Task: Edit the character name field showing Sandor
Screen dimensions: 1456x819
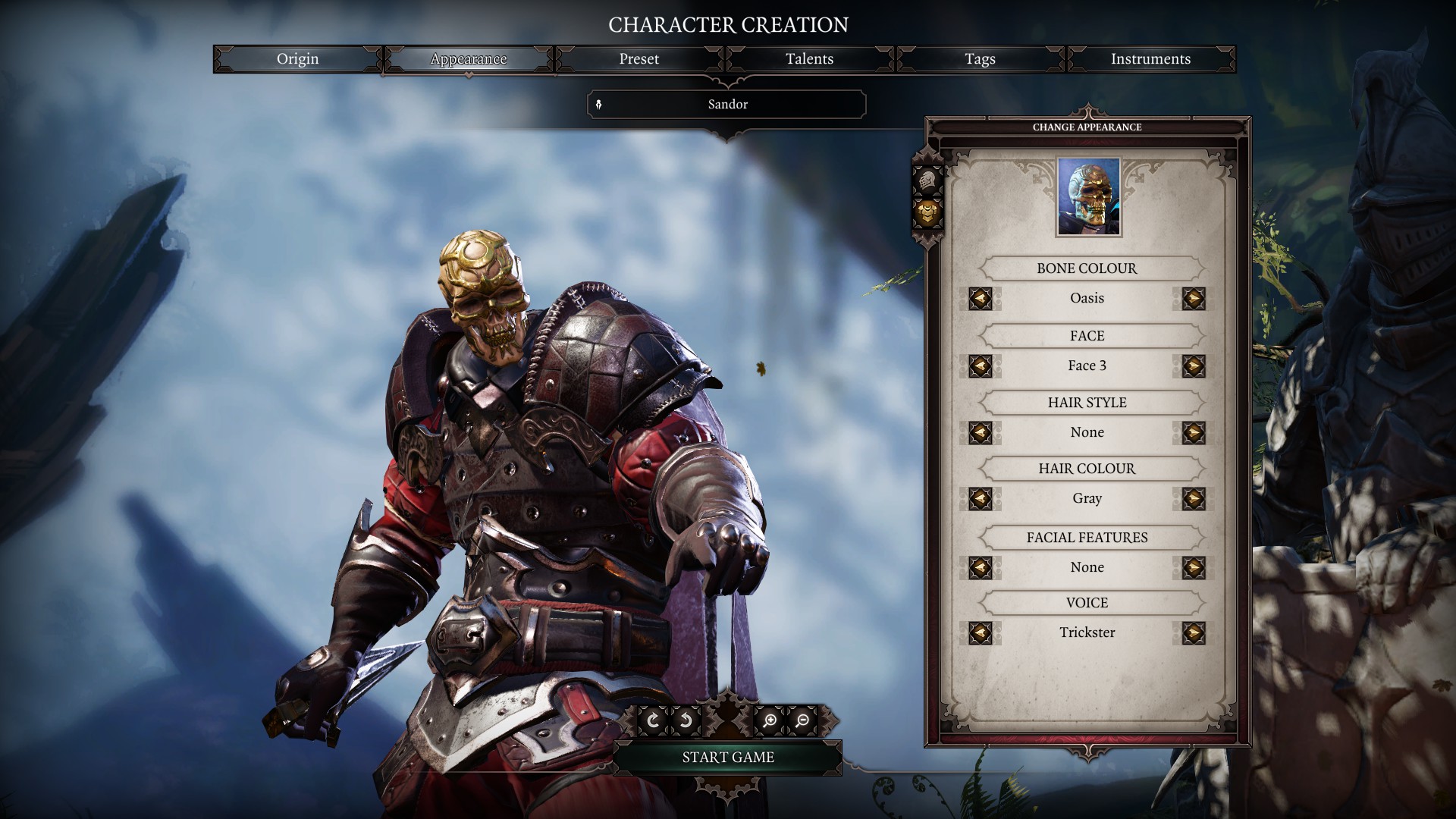Action: point(726,105)
